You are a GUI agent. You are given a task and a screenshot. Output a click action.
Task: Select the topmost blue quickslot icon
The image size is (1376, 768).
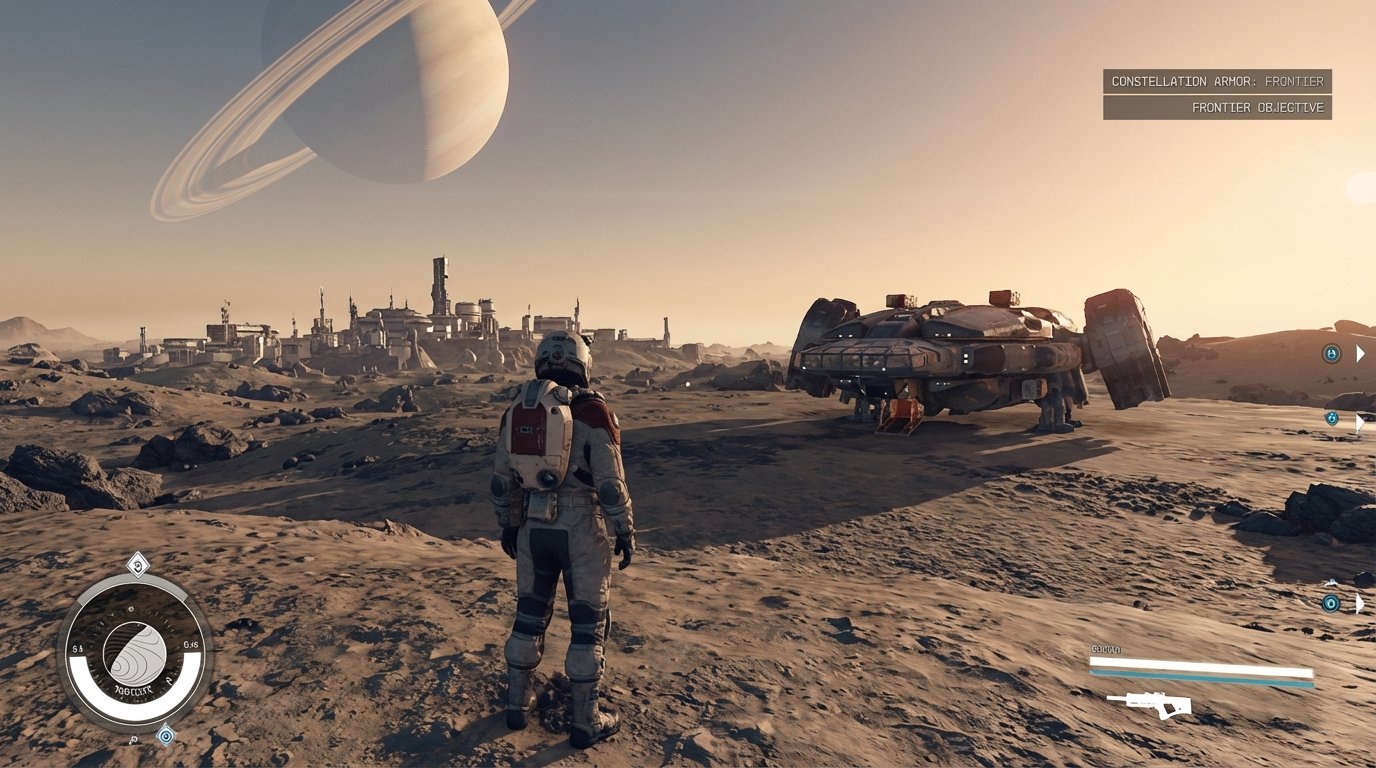click(x=1331, y=352)
